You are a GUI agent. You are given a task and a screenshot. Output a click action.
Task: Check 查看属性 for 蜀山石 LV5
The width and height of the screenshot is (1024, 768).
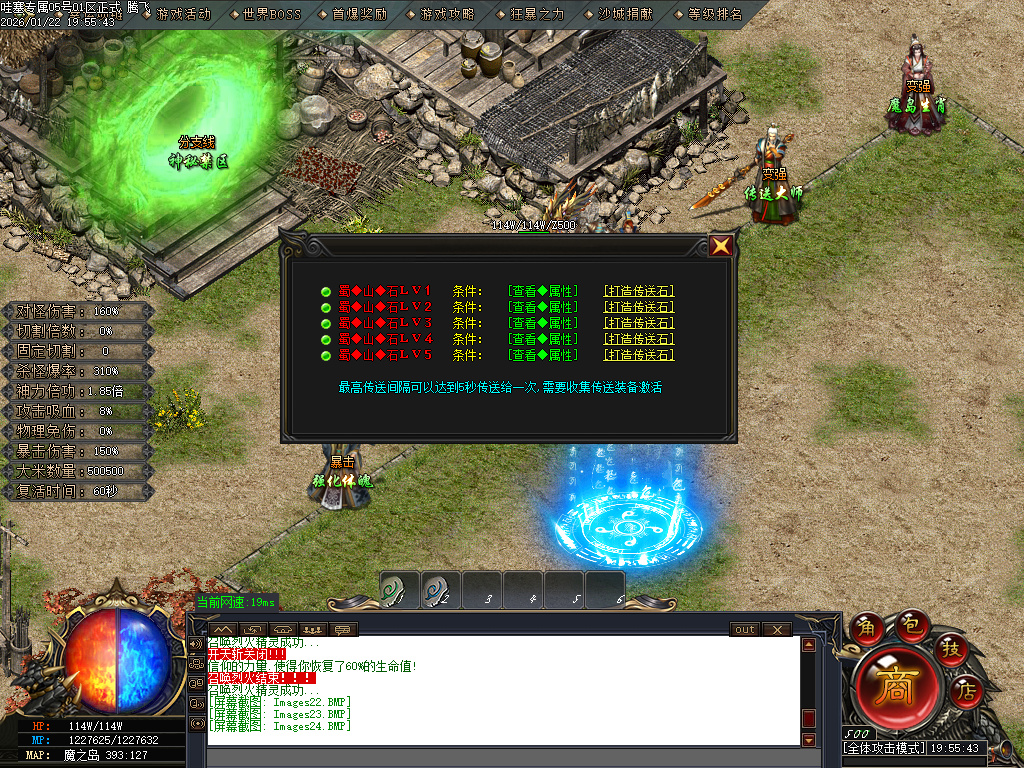[543, 355]
